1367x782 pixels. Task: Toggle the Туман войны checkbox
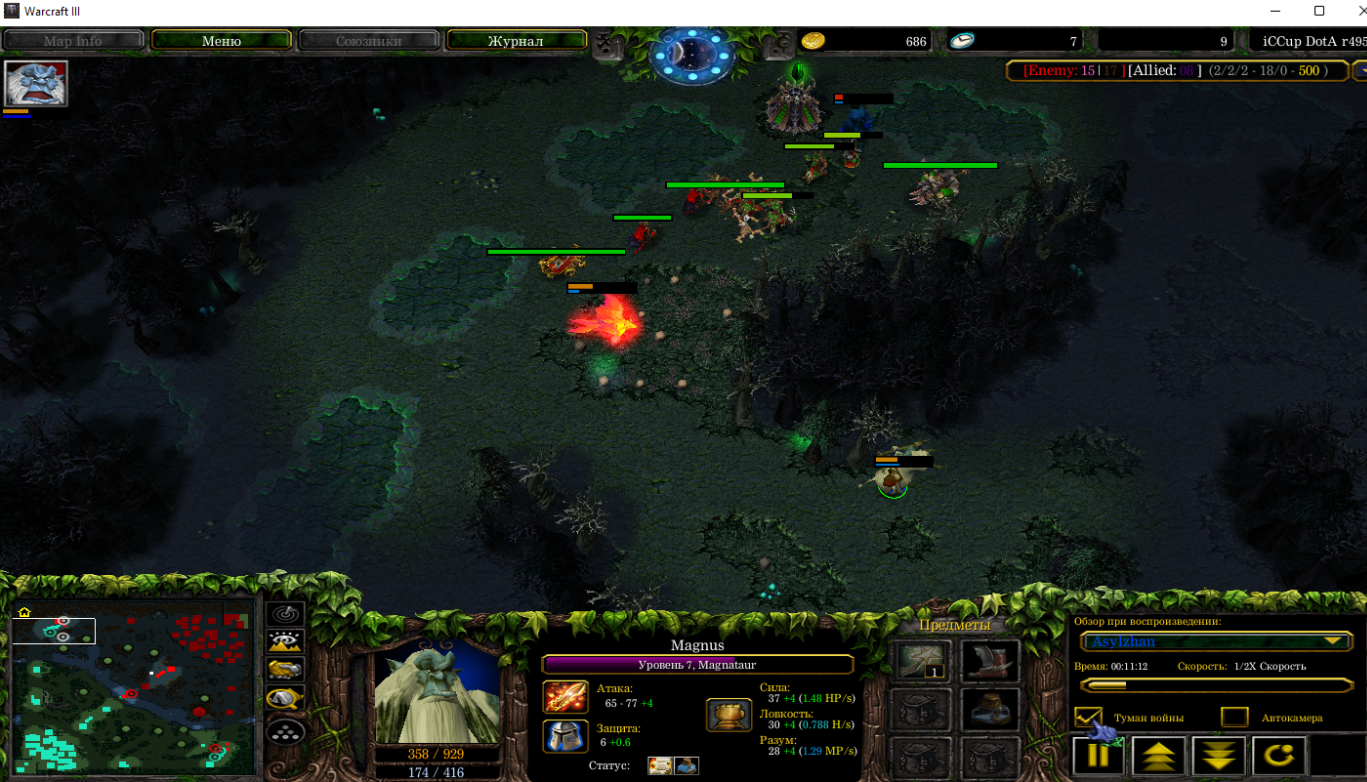(x=1088, y=718)
